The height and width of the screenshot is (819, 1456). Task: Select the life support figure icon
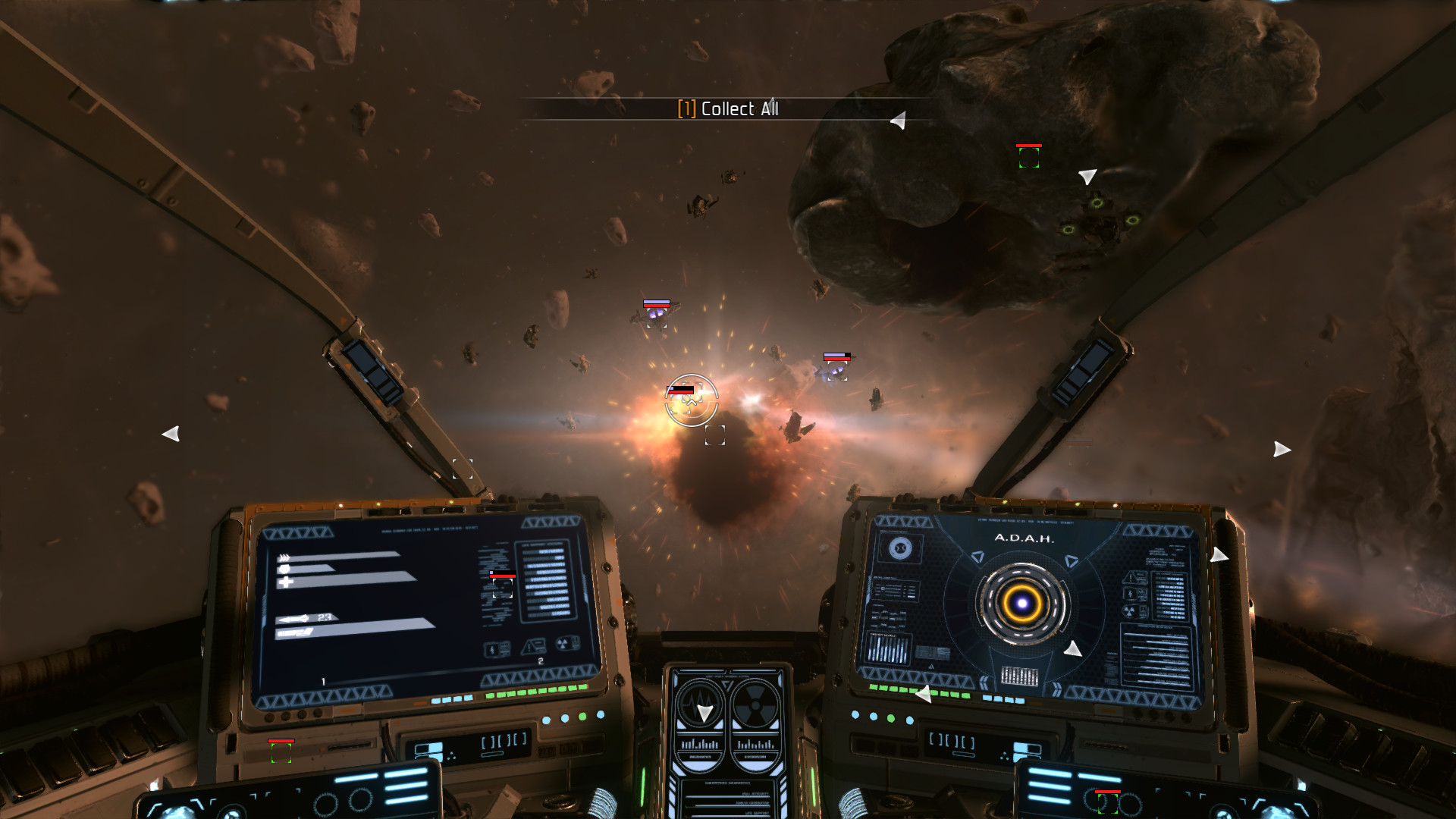click(x=492, y=651)
